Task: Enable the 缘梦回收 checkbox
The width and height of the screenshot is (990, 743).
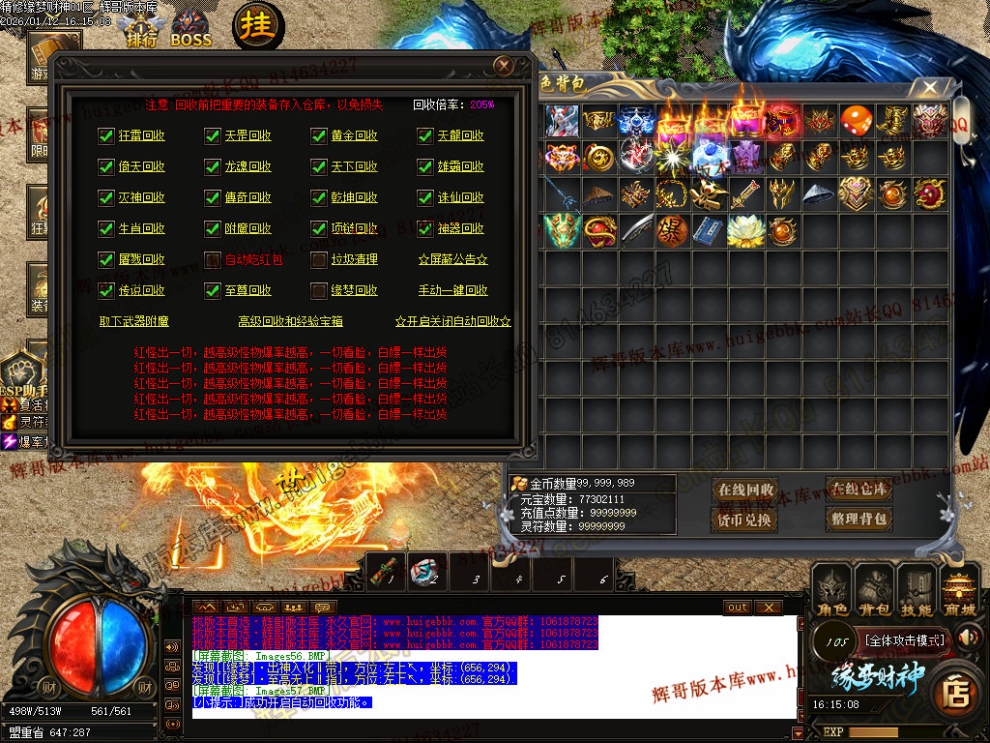Action: coord(319,291)
